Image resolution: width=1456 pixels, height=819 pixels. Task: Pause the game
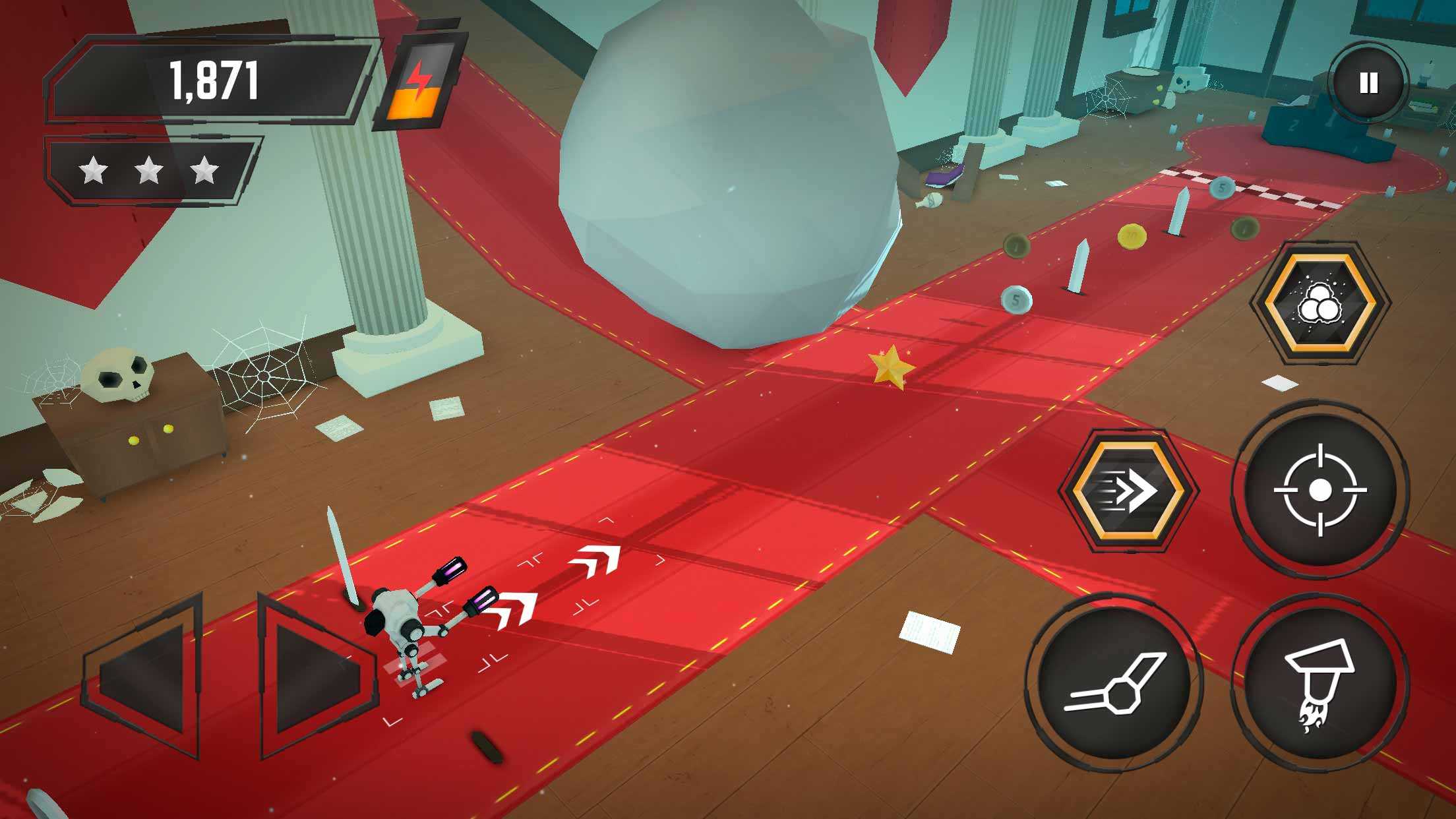click(1368, 84)
